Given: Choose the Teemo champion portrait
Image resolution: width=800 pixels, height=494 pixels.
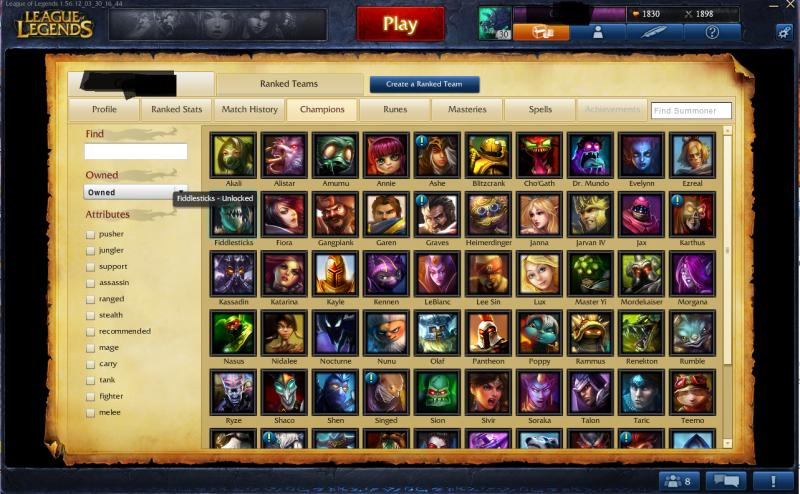Looking at the screenshot, I should 692,391.
